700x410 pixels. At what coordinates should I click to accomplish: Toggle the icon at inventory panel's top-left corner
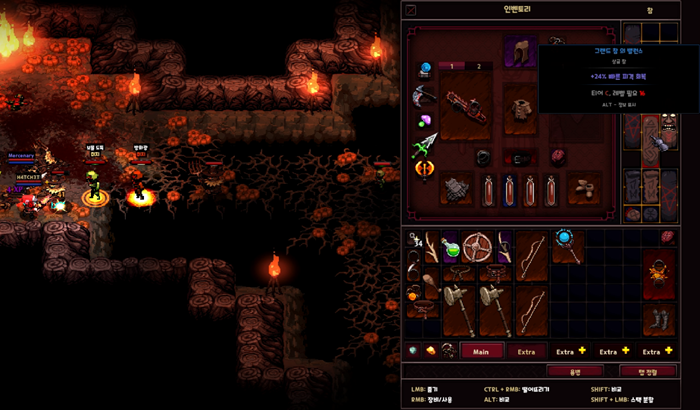pos(411,10)
